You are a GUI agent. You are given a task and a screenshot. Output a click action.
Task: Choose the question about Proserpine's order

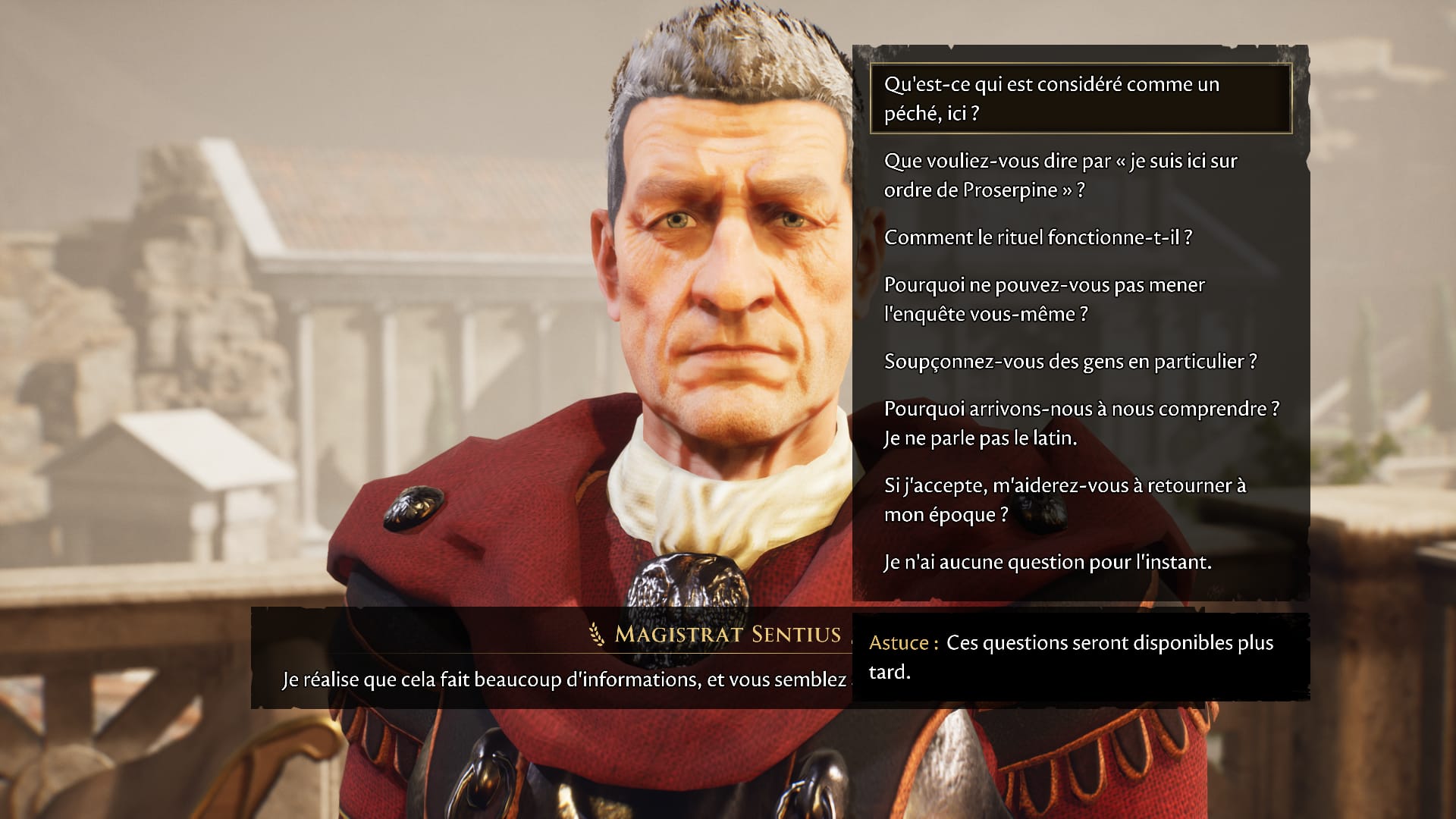(x=1060, y=175)
